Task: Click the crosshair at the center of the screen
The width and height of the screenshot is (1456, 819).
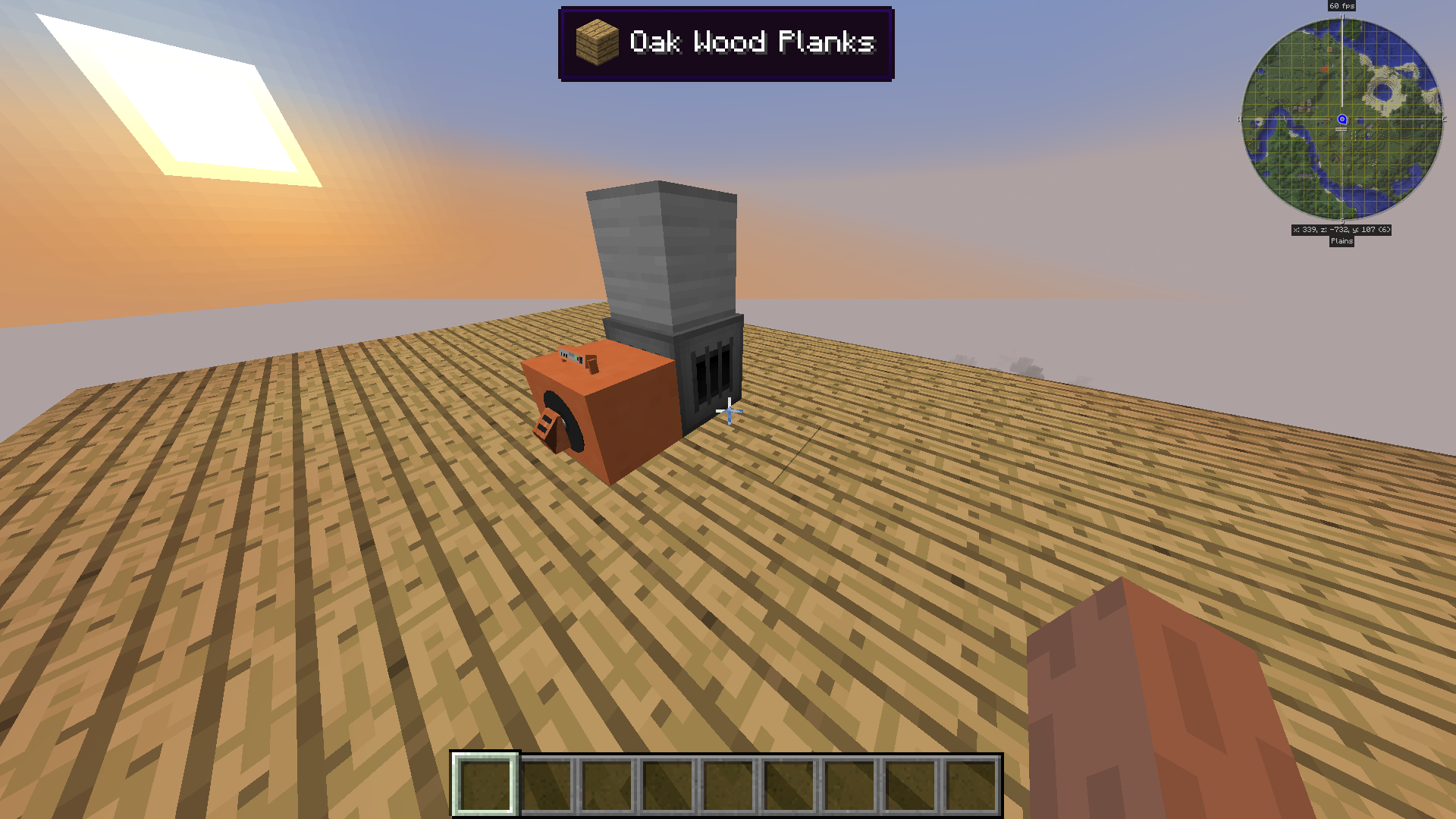Action: (728, 411)
